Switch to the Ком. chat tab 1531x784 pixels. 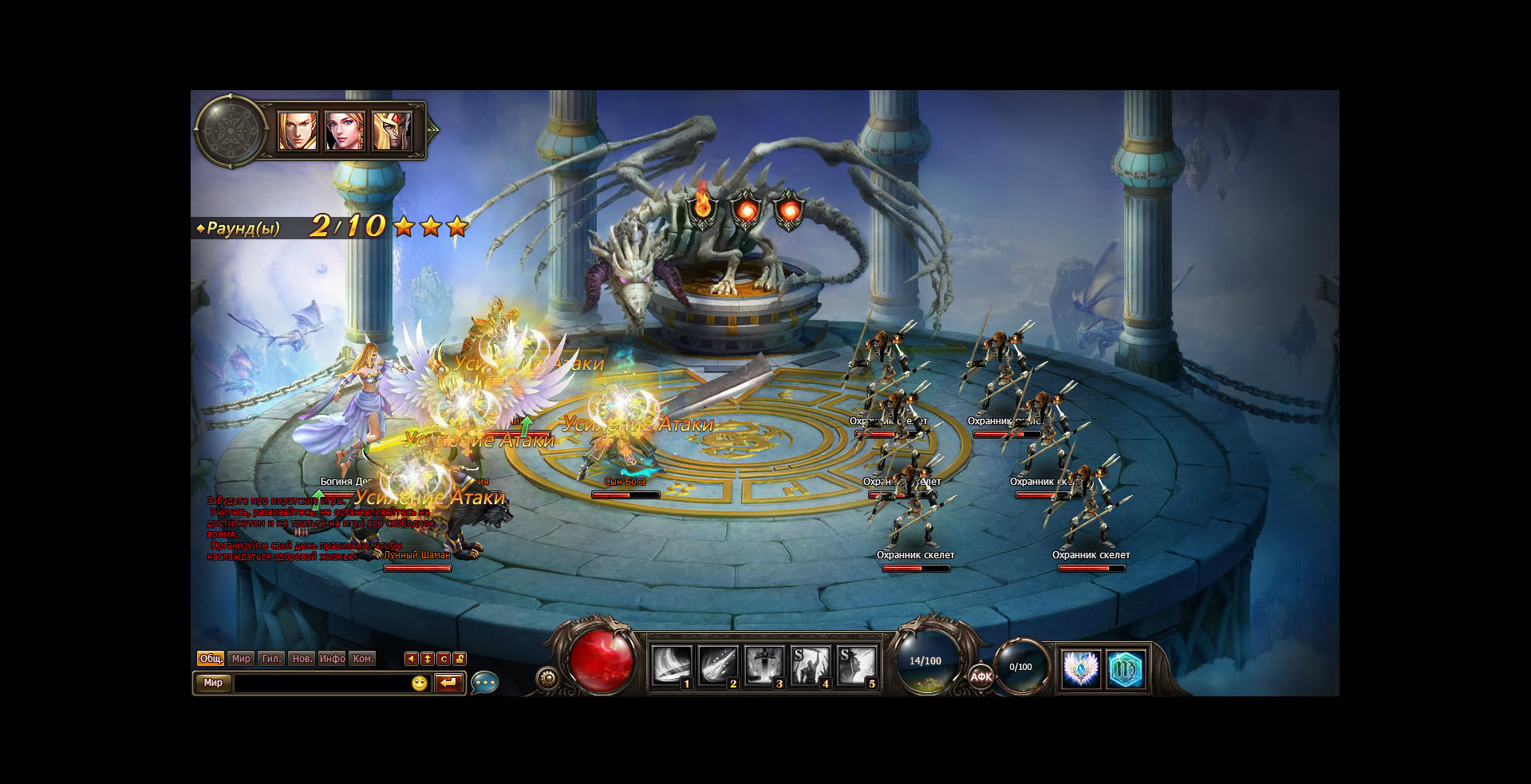point(363,659)
